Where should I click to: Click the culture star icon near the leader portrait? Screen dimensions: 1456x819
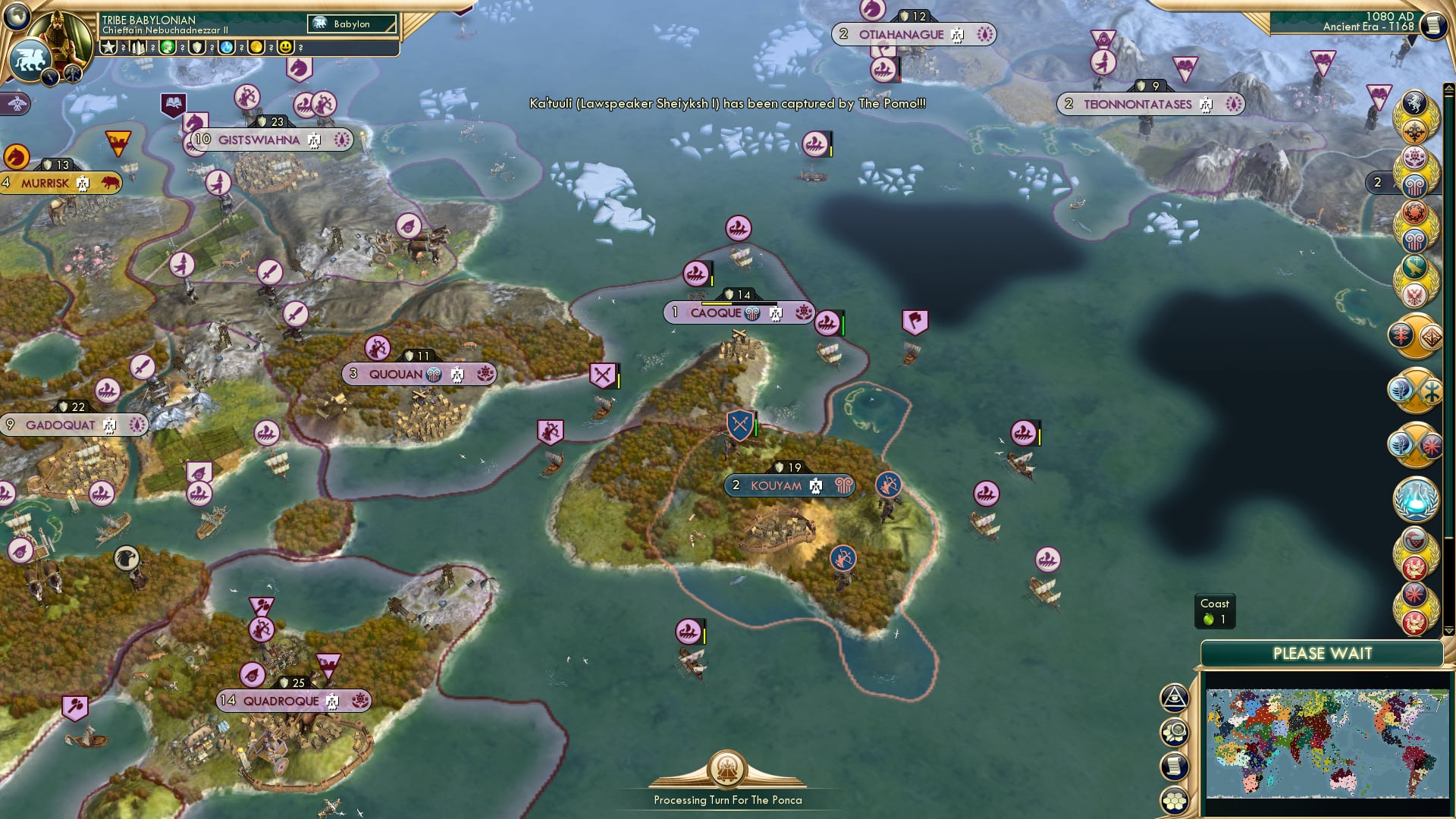pos(108,49)
